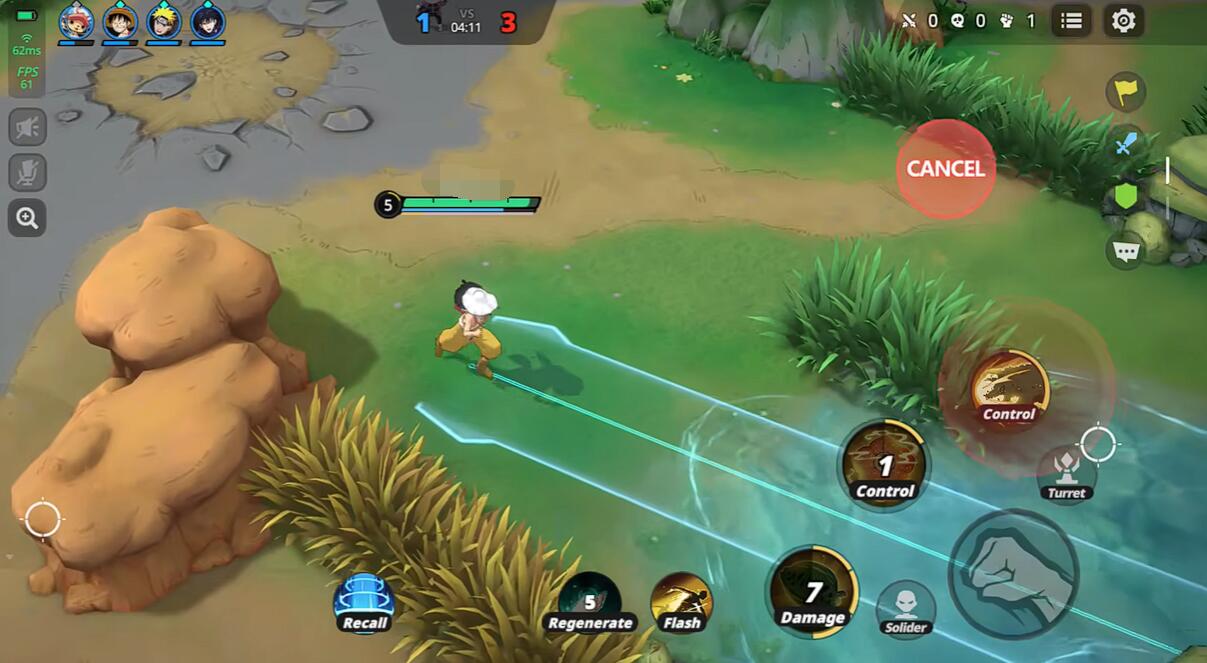Toggle the muted speaker icon
This screenshot has height=663, width=1207.
28,127
